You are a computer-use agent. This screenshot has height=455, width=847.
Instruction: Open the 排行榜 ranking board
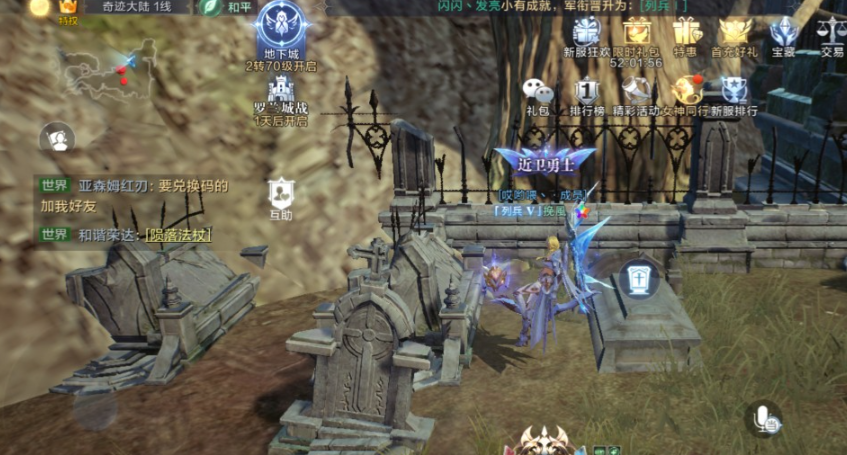(x=588, y=92)
